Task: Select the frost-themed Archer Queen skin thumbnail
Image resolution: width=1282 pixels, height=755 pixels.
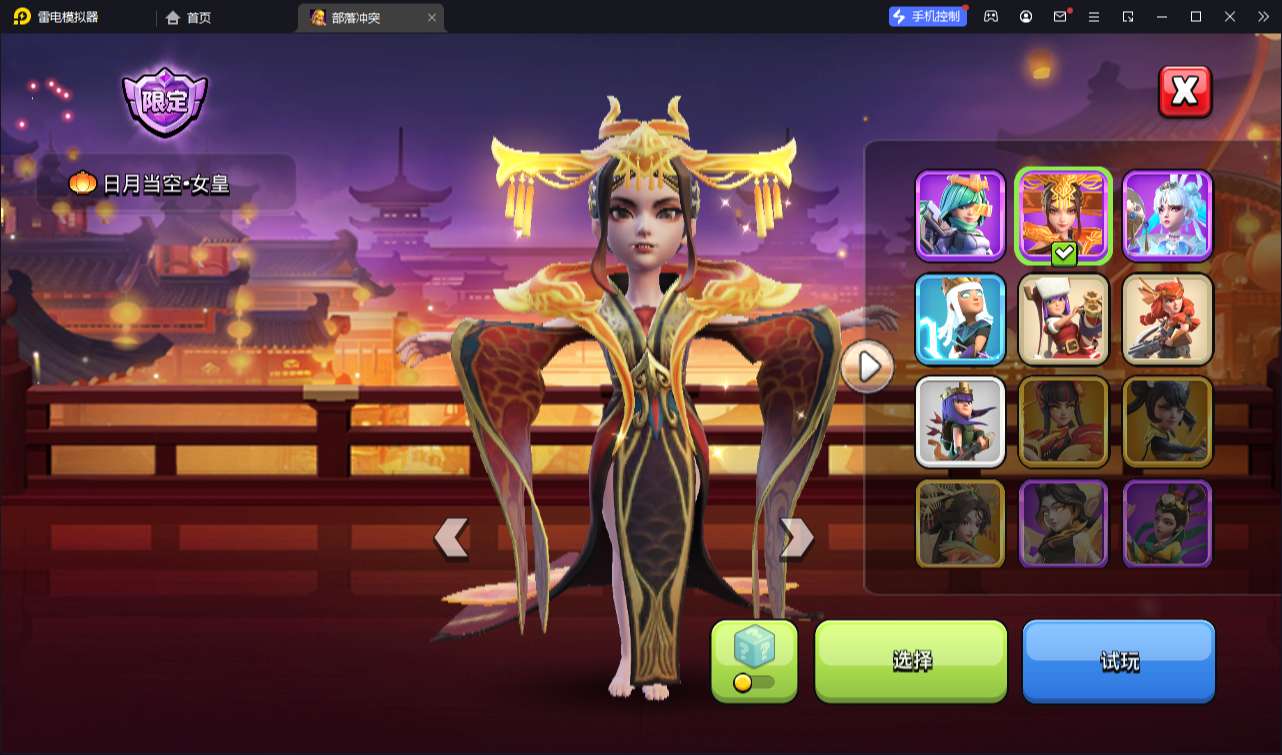Action: tap(960, 319)
